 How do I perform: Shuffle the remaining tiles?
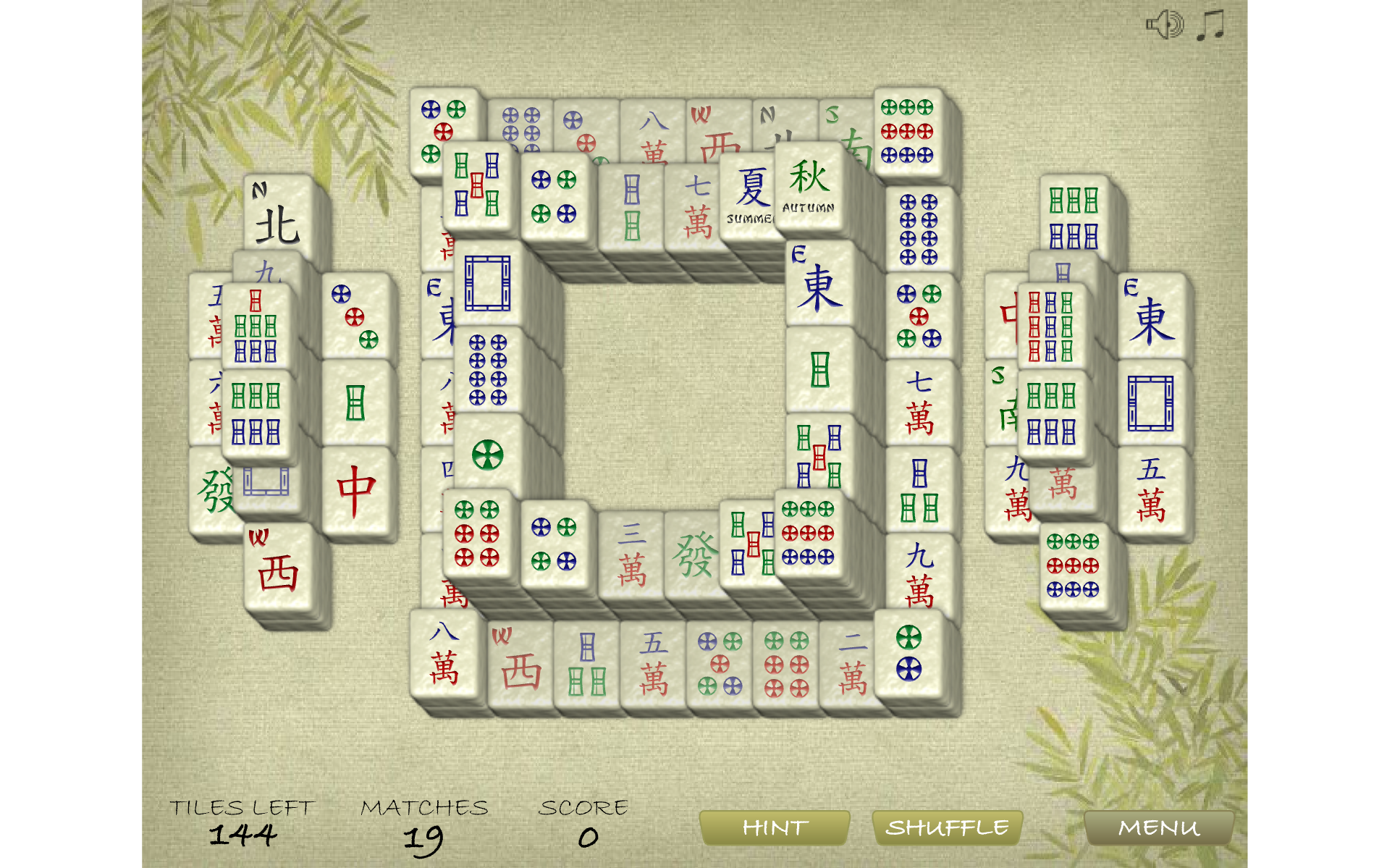[x=947, y=827]
